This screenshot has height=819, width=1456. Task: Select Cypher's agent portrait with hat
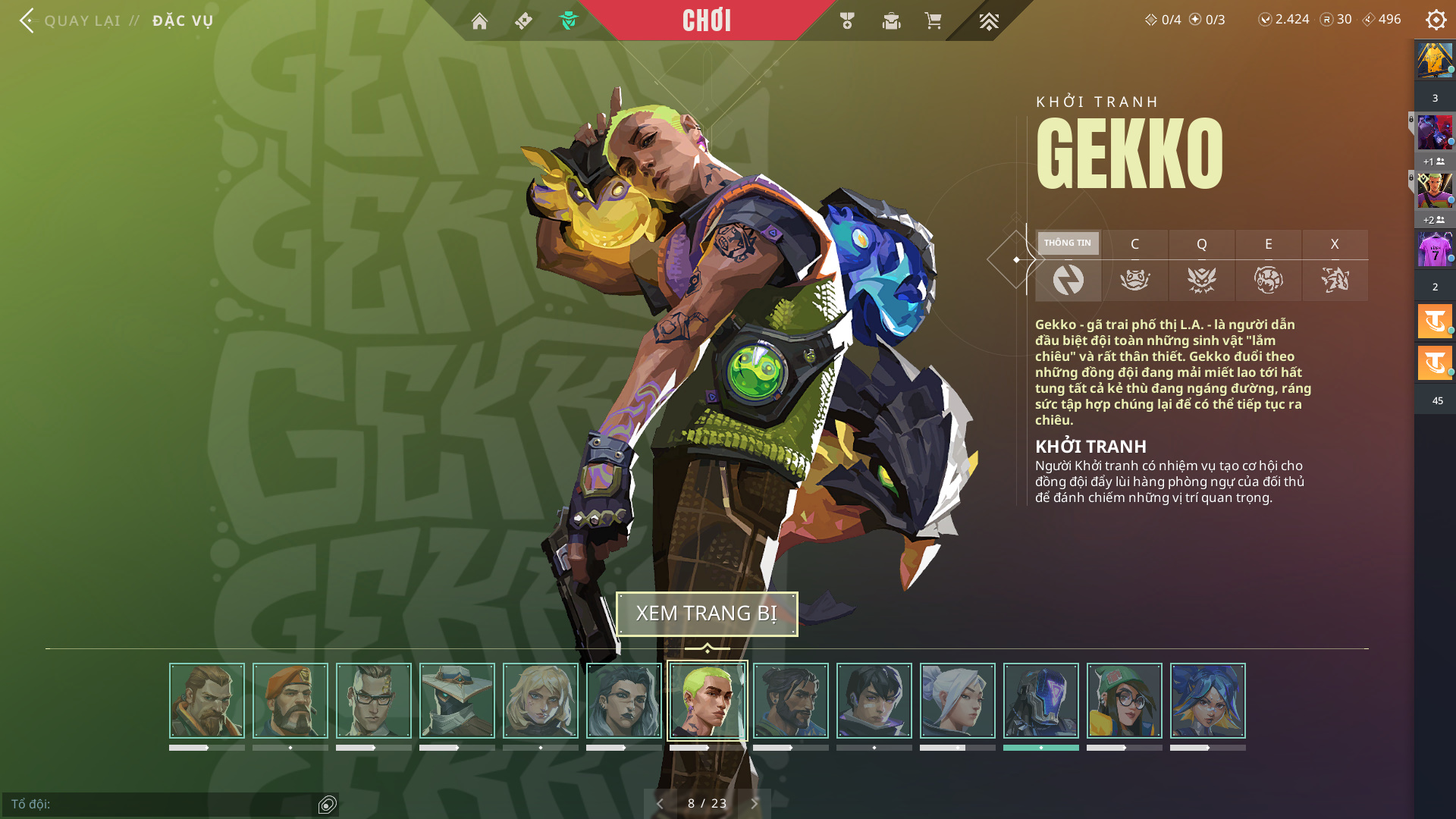[x=457, y=701]
